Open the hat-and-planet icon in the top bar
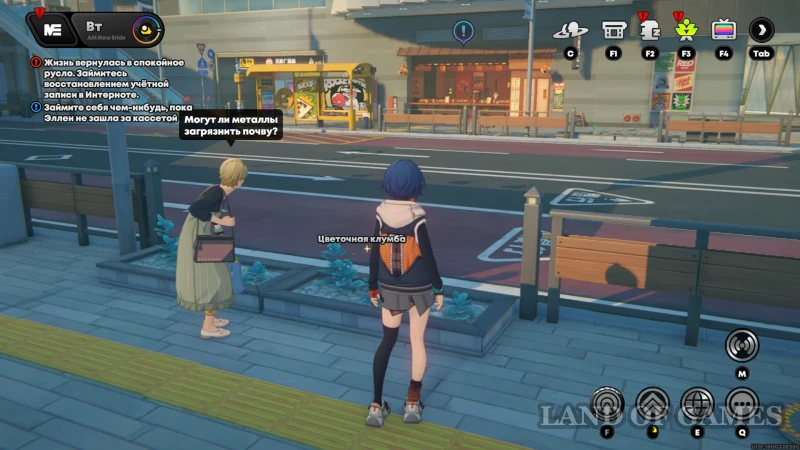Viewport: 800px width, 450px height. pyautogui.click(x=571, y=30)
